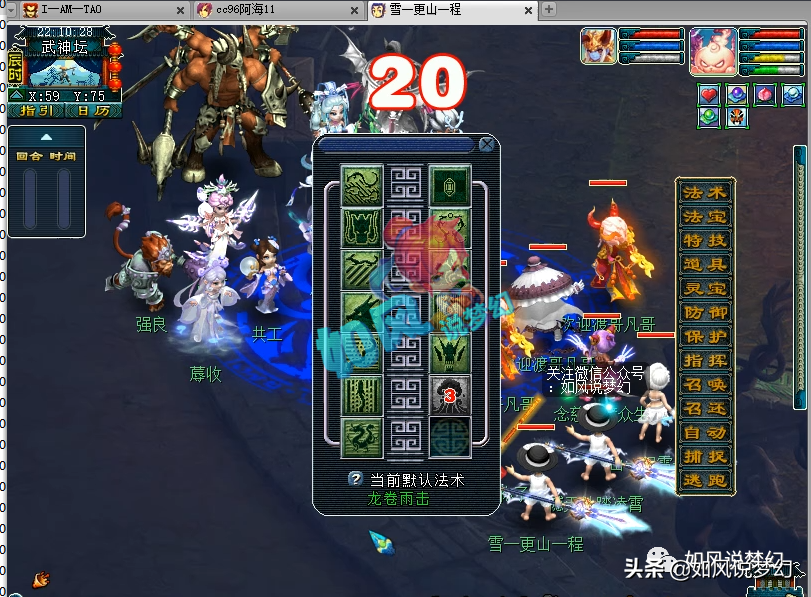Open the 法术 spell command
This screenshot has height=597, width=811.
pyautogui.click(x=704, y=193)
